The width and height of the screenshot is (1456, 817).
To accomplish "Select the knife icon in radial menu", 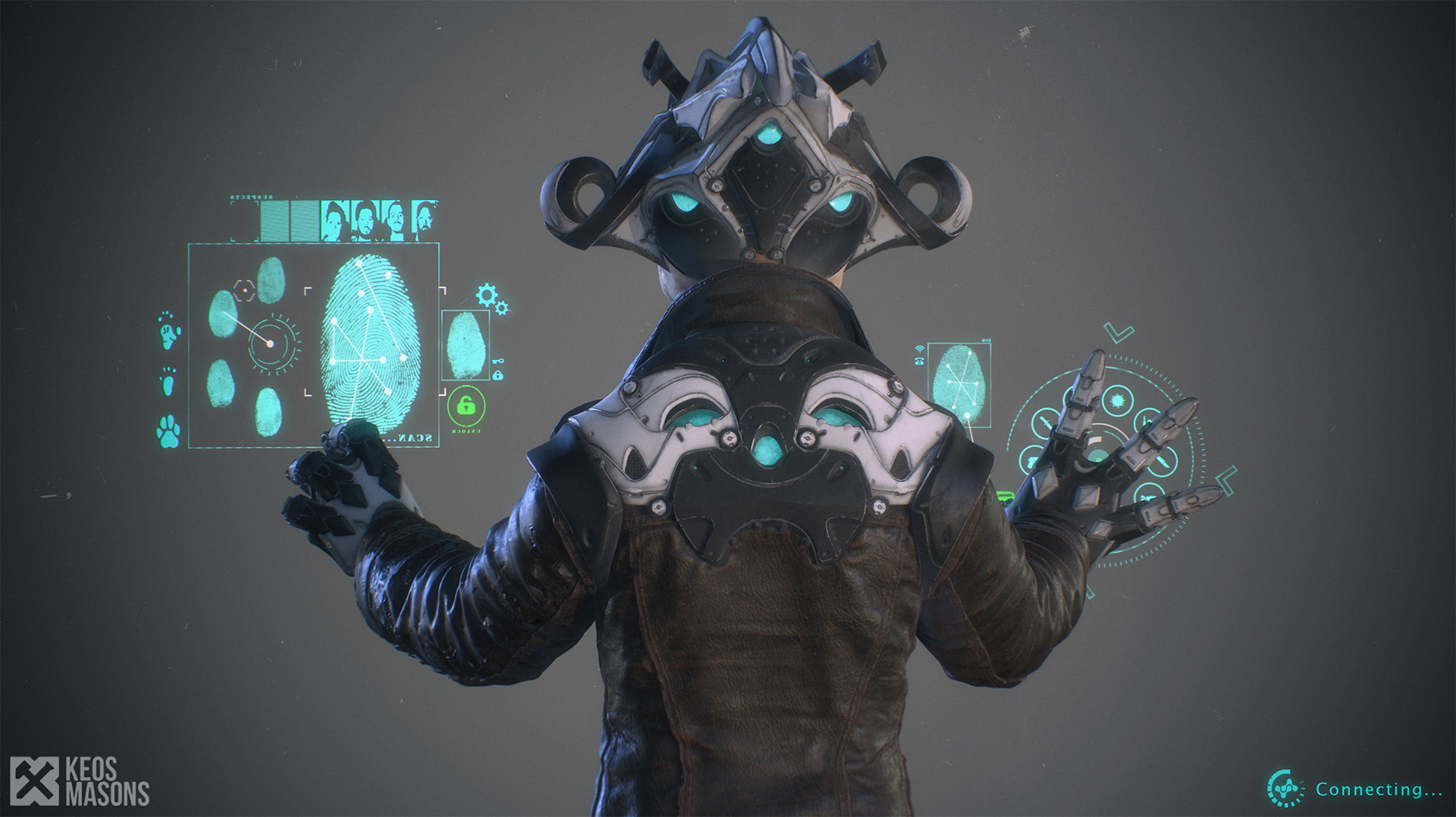I will tap(1162, 462).
